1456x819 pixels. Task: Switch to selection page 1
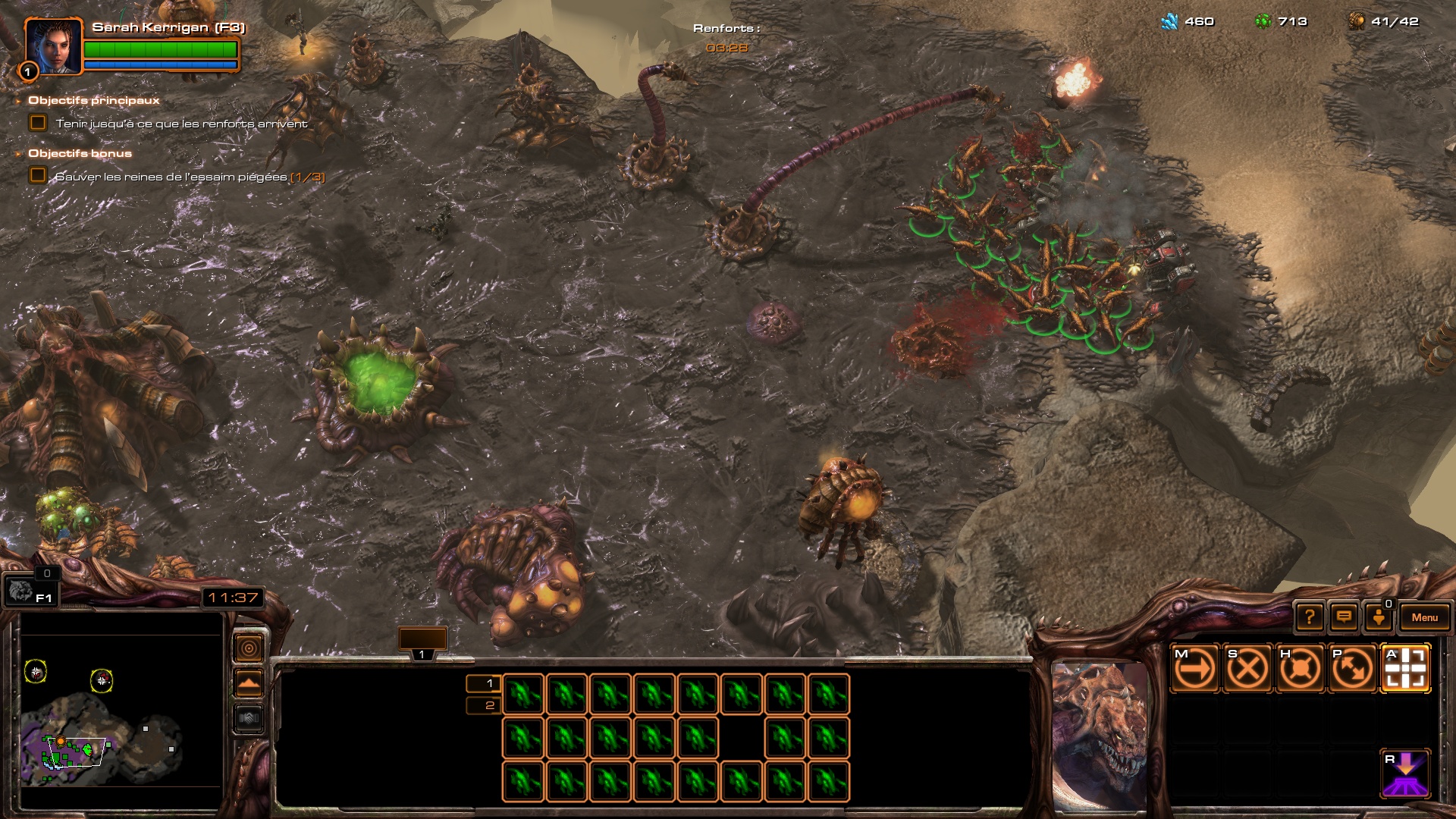pos(484,683)
